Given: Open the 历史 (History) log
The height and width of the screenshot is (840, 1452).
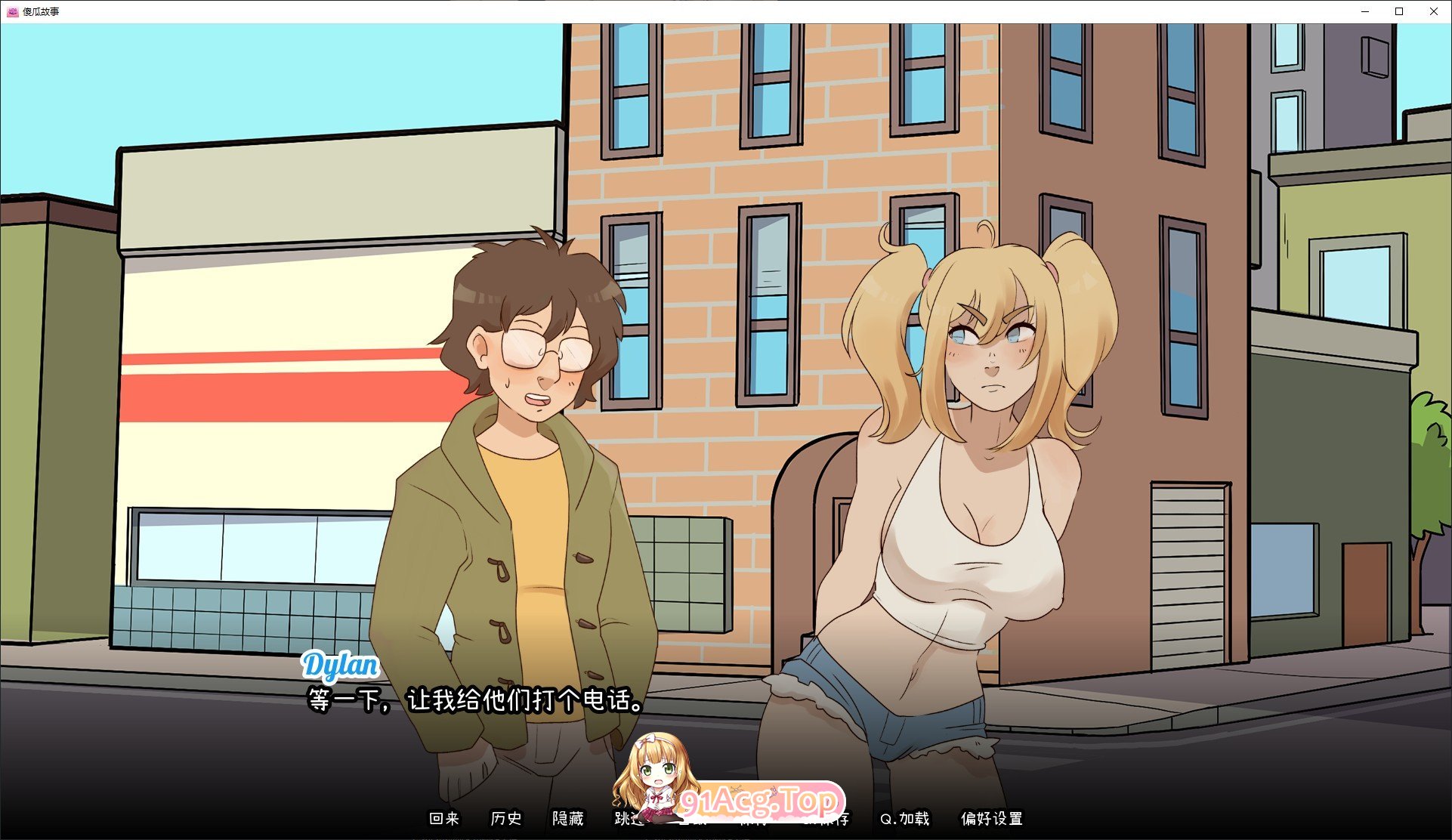Looking at the screenshot, I should (505, 819).
